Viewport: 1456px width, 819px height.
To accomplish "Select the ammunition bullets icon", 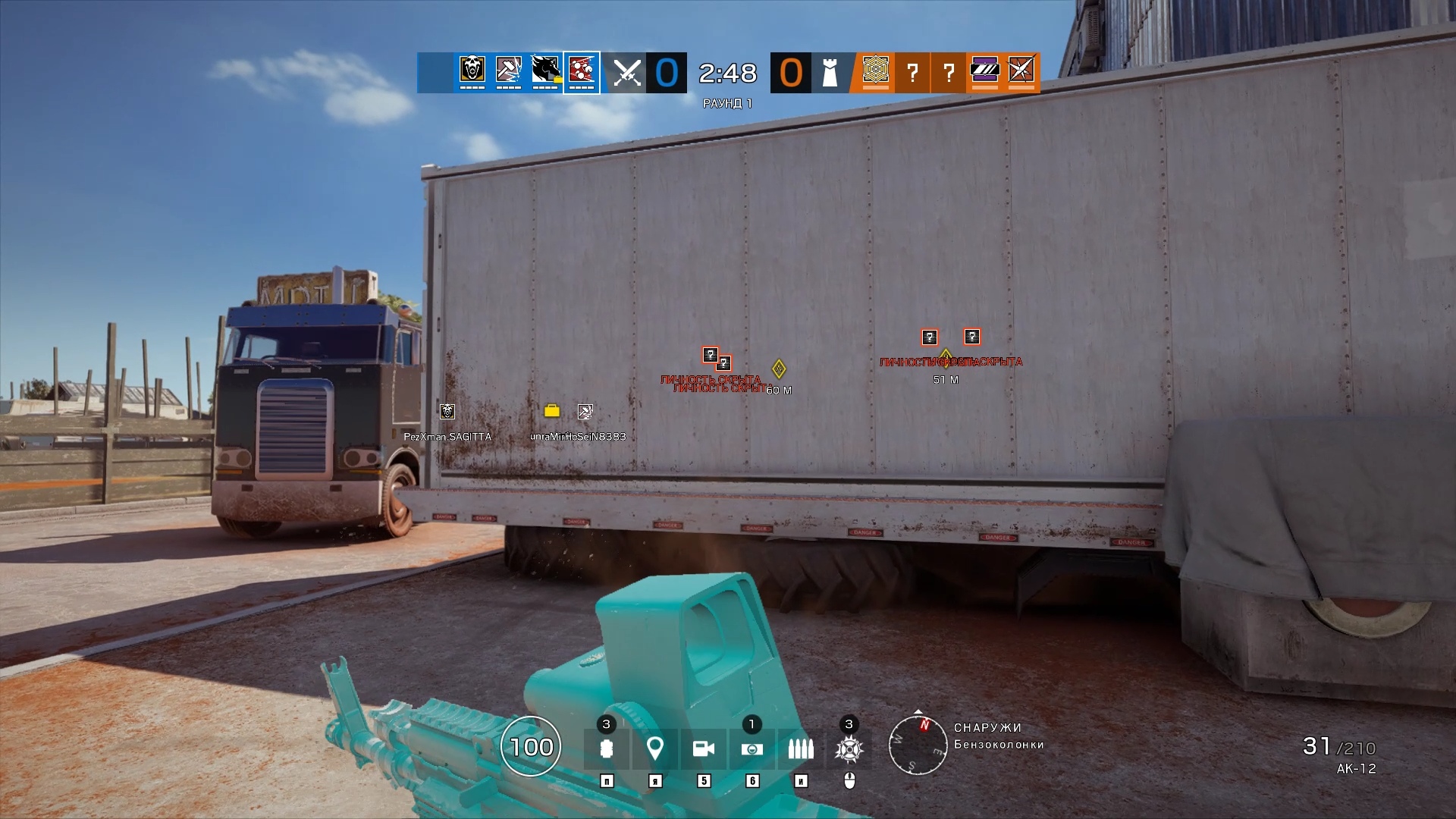I will tap(800, 749).
